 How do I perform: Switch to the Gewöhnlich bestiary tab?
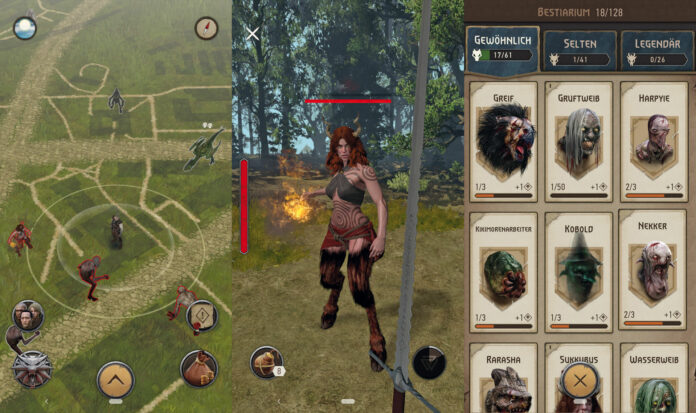[503, 47]
